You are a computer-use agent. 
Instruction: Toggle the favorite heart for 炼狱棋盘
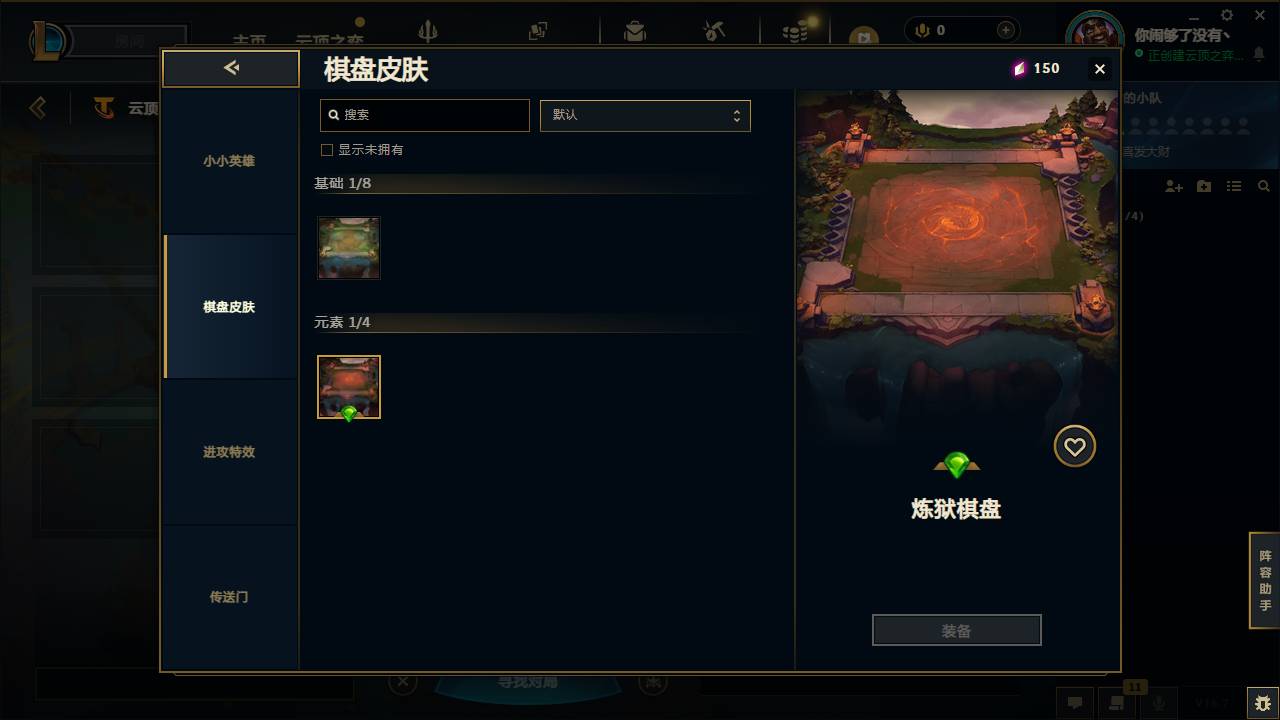coord(1075,446)
